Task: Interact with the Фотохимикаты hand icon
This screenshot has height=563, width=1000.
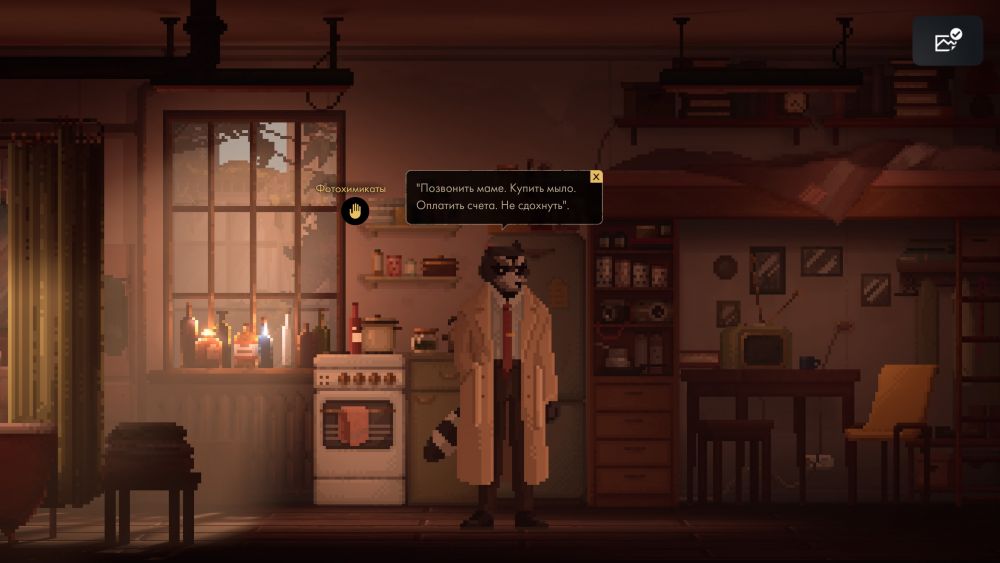Action: pyautogui.click(x=355, y=211)
